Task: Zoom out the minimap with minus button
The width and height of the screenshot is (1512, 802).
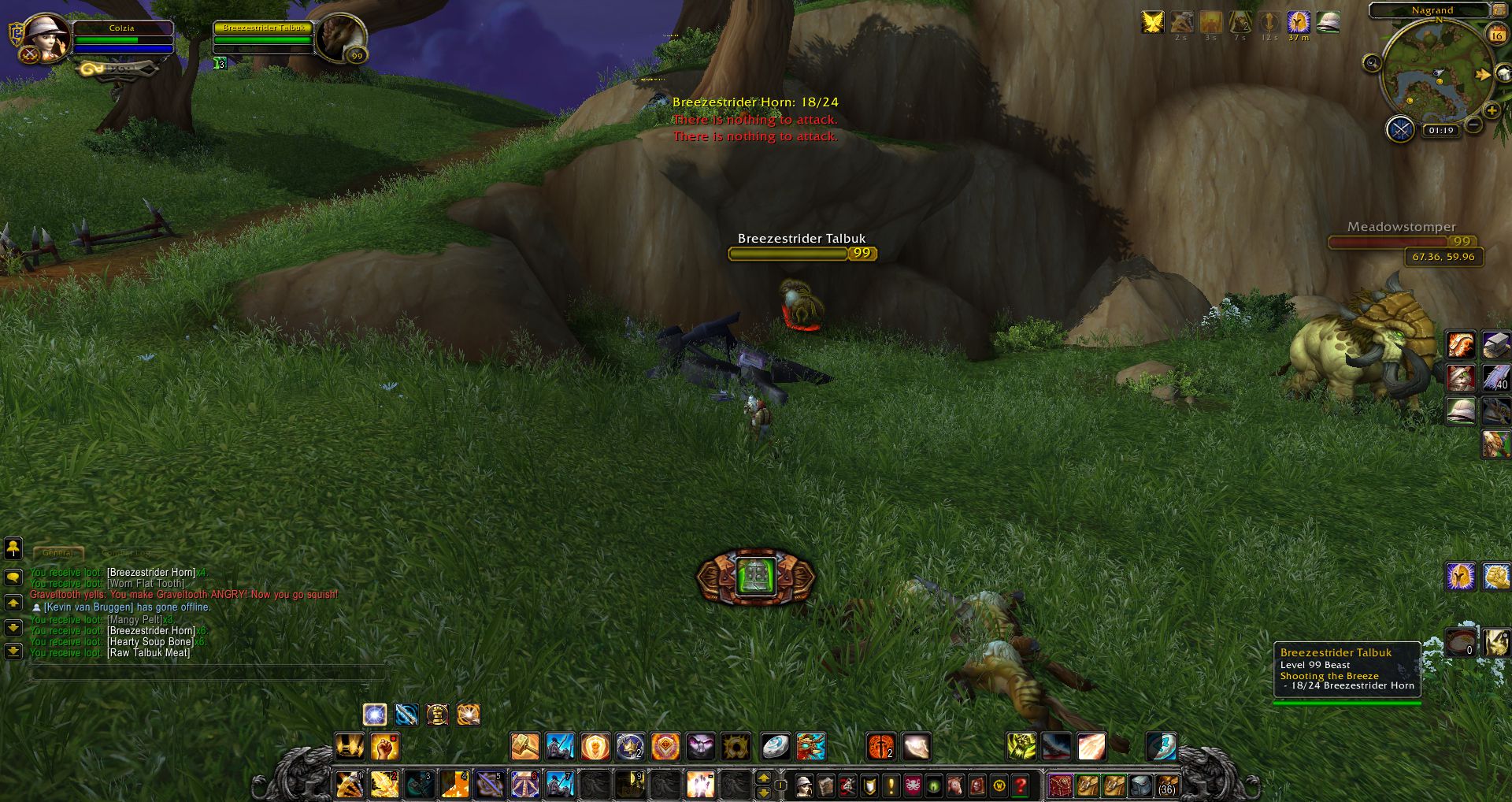Action: 1473,124
